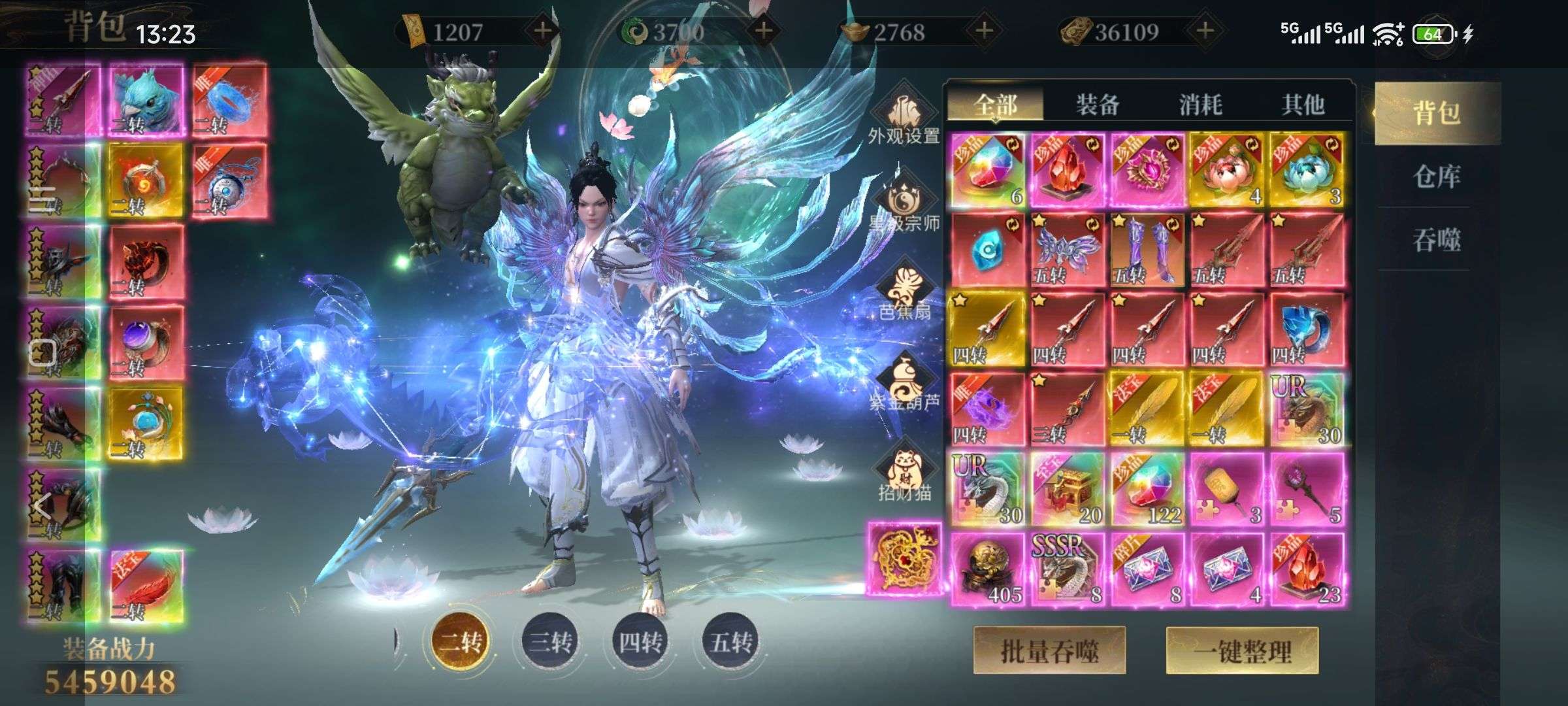Tap the 一键整理 auto-sort button

(1242, 650)
